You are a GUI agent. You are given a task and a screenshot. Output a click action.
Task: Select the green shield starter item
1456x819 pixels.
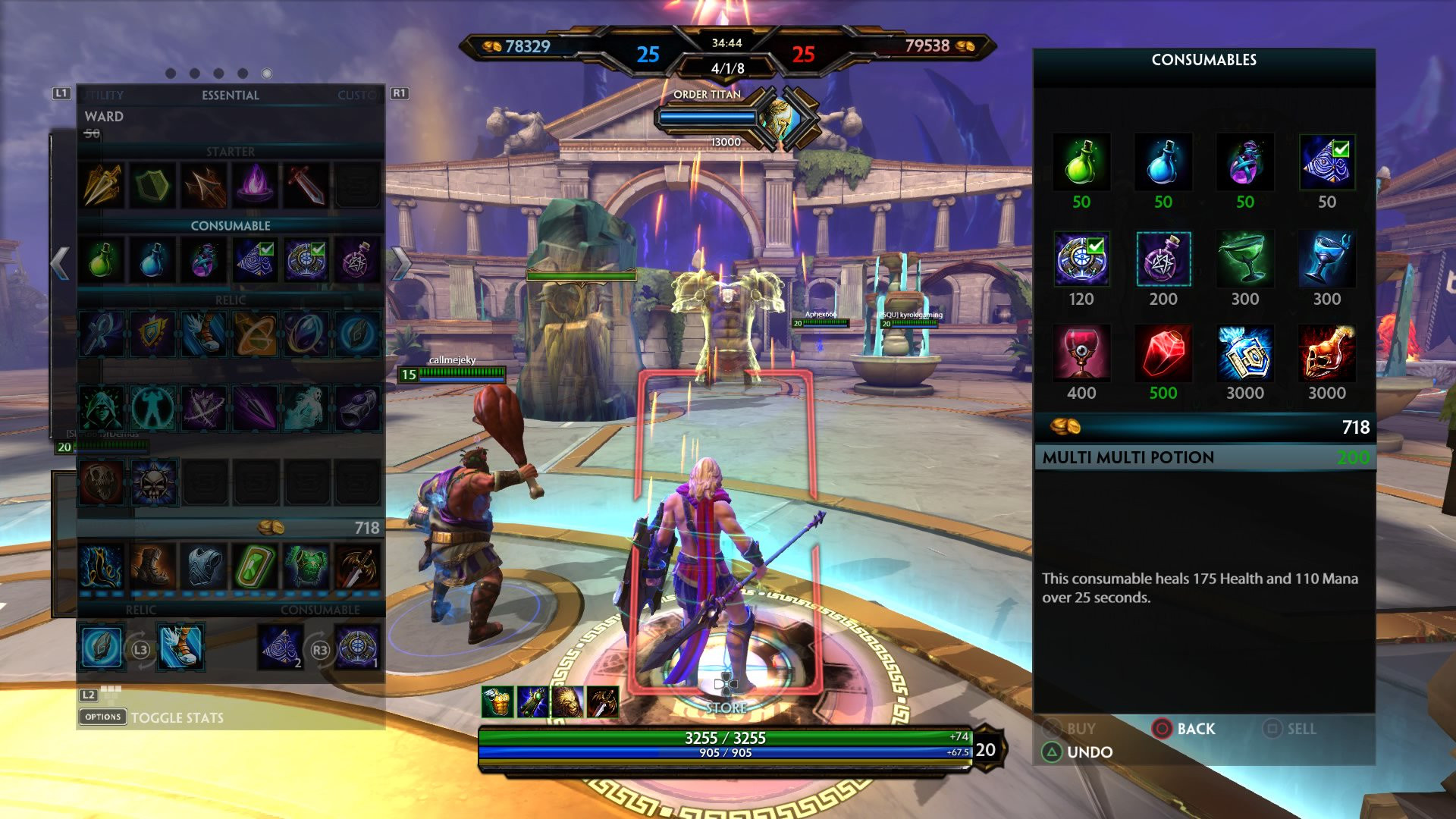coord(152,185)
